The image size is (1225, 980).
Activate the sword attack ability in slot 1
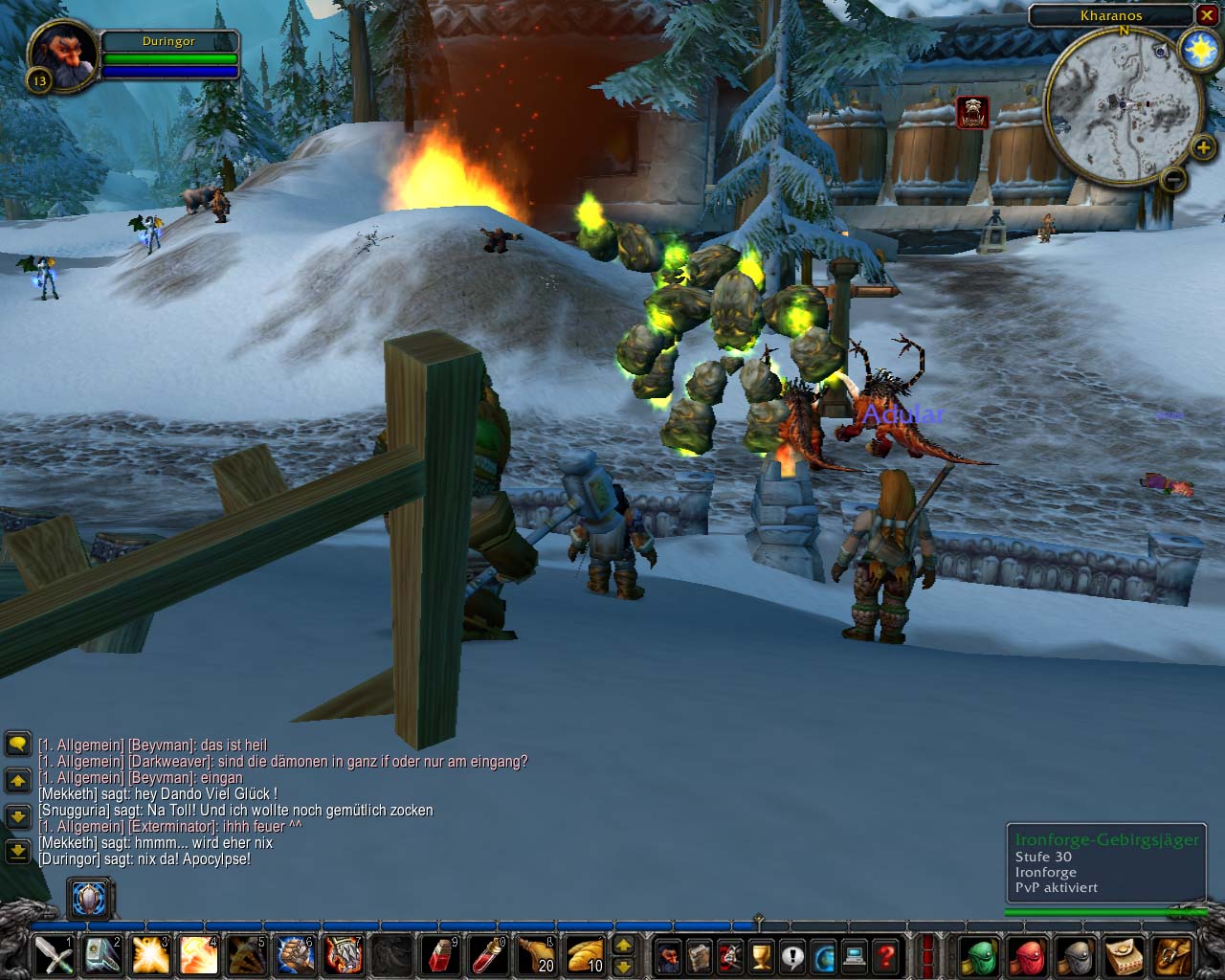[54, 954]
